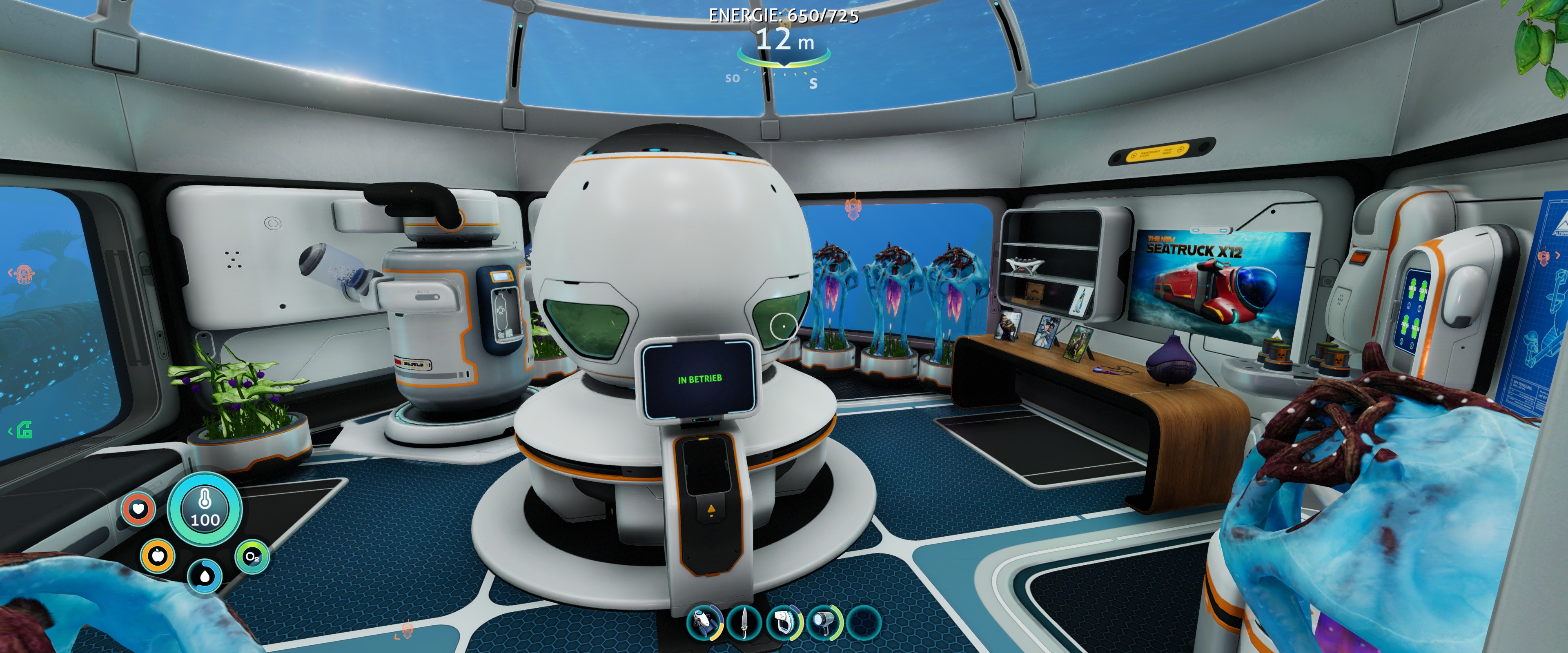Equip the flashlight from the hotbar
Viewport: 1568px width, 653px height.
click(824, 622)
